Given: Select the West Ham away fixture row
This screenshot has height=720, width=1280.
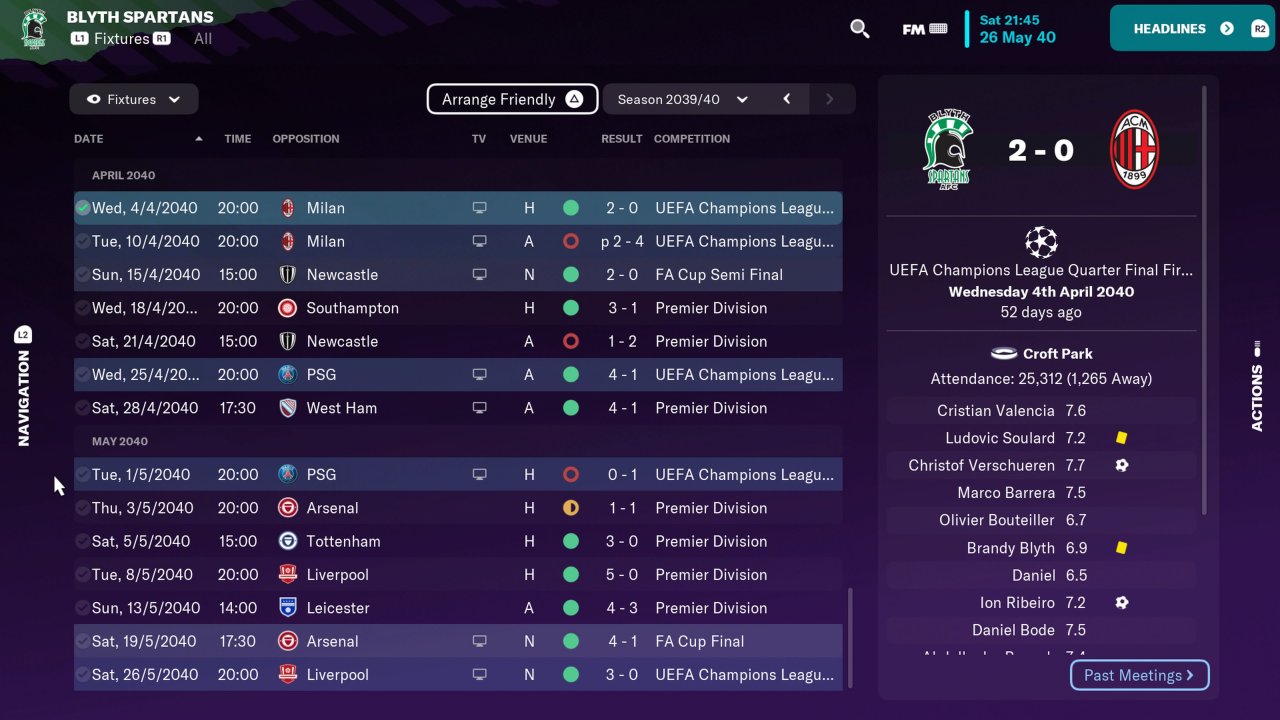Looking at the screenshot, I should coord(457,408).
